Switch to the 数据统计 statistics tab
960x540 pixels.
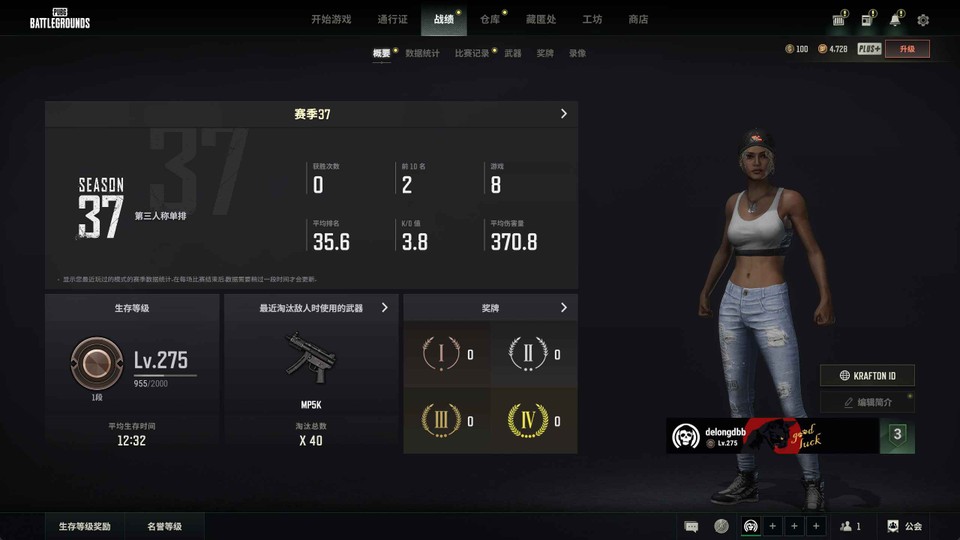tap(422, 53)
